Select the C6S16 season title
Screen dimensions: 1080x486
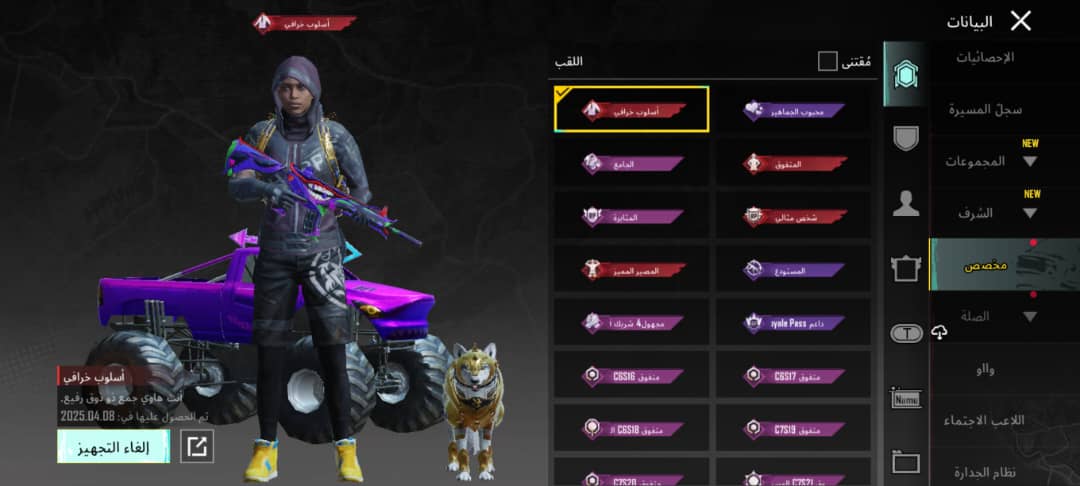tap(631, 375)
